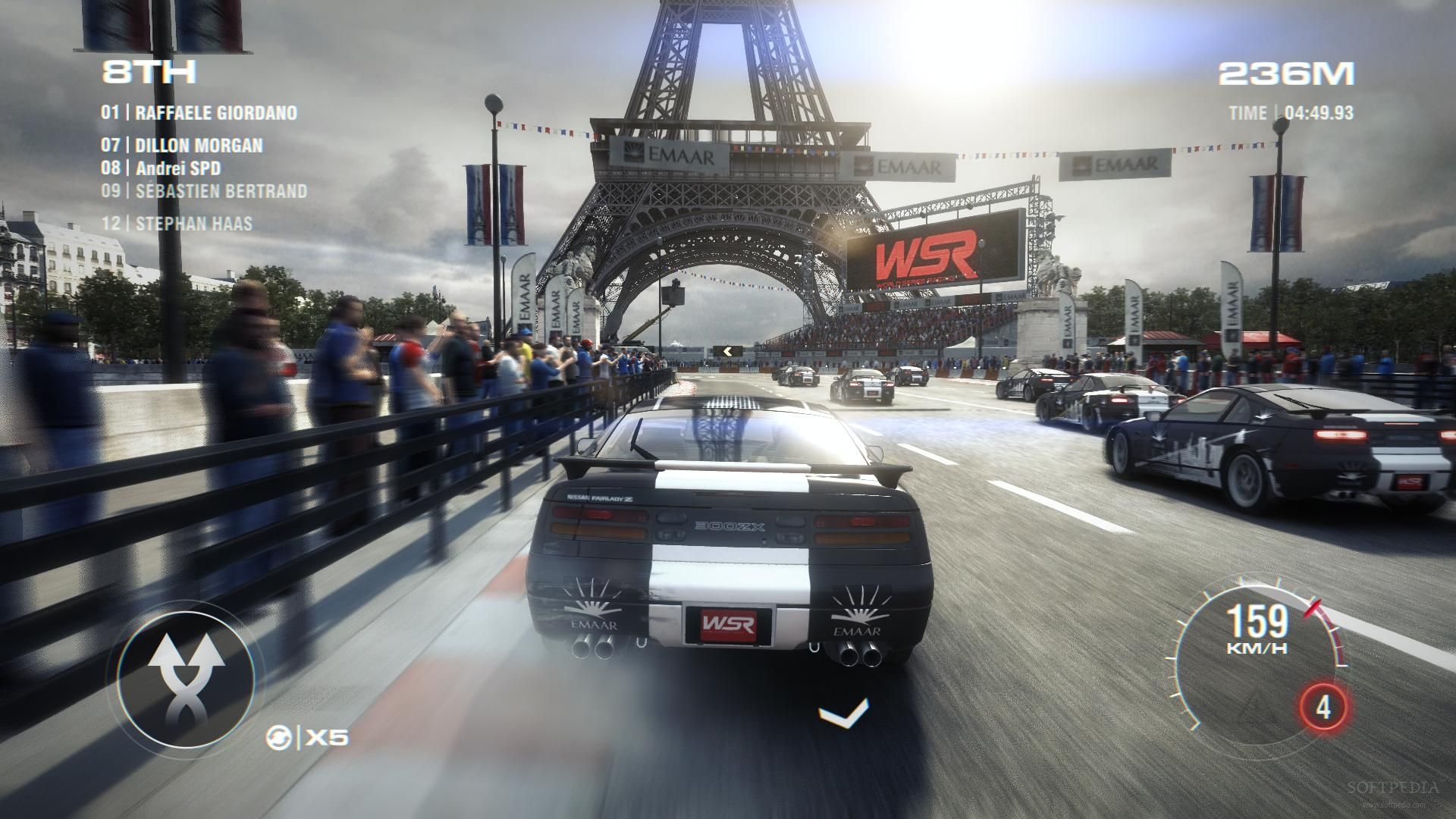This screenshot has height=819, width=1456.
Task: Activate the flashback rewind icon
Action: point(278,736)
